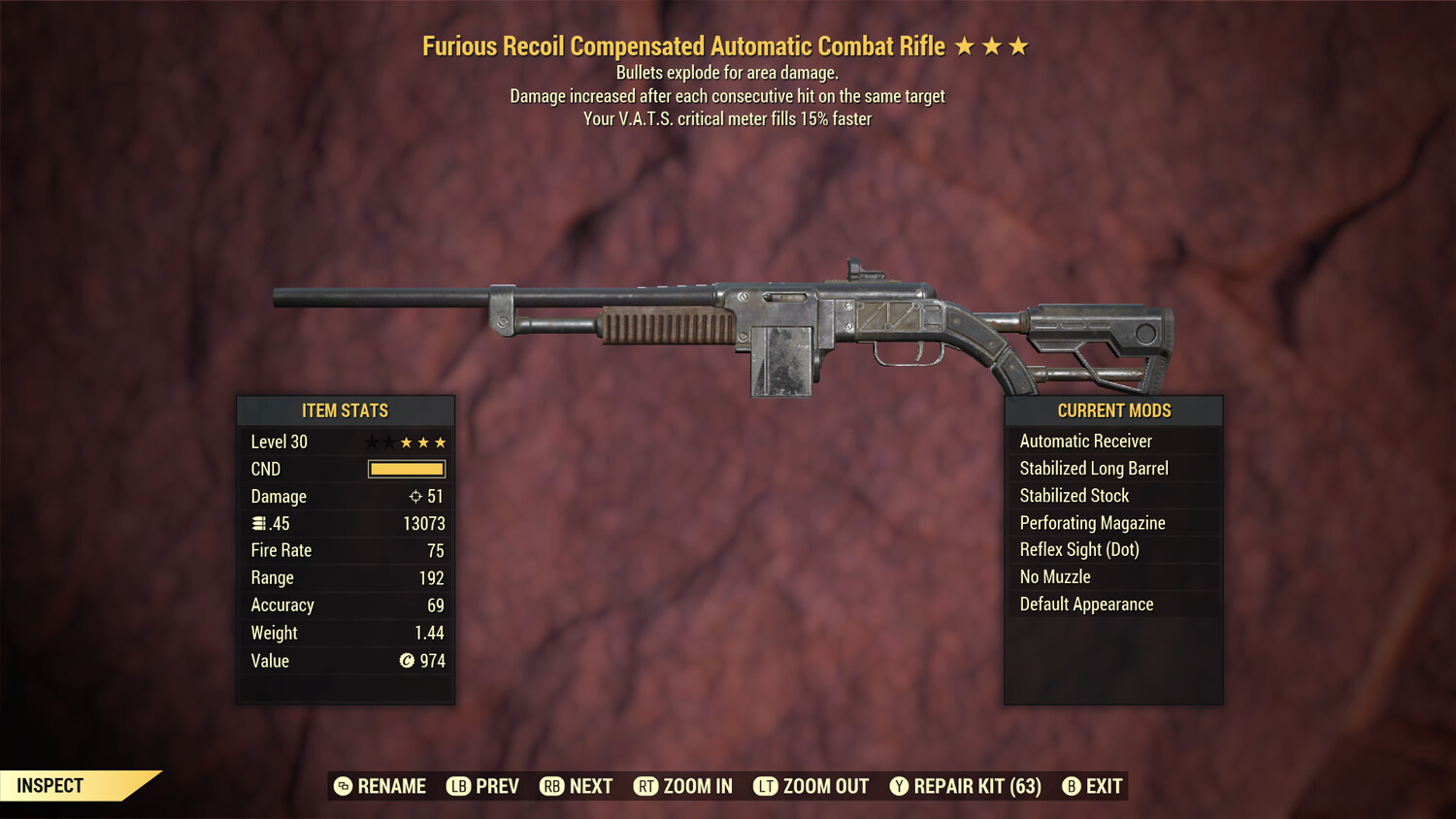Image resolution: width=1456 pixels, height=819 pixels.
Task: Expand the Automatic Receiver mod entry
Action: point(1085,441)
